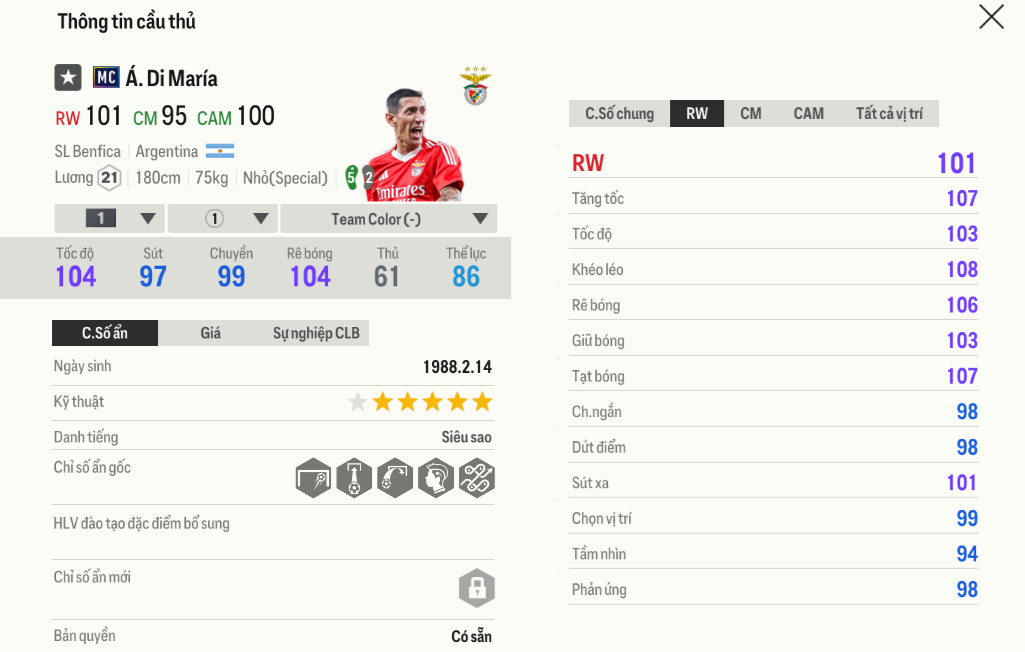Toggle the favorite star beside Di María
Image resolution: width=1025 pixels, height=652 pixels.
[x=68, y=78]
